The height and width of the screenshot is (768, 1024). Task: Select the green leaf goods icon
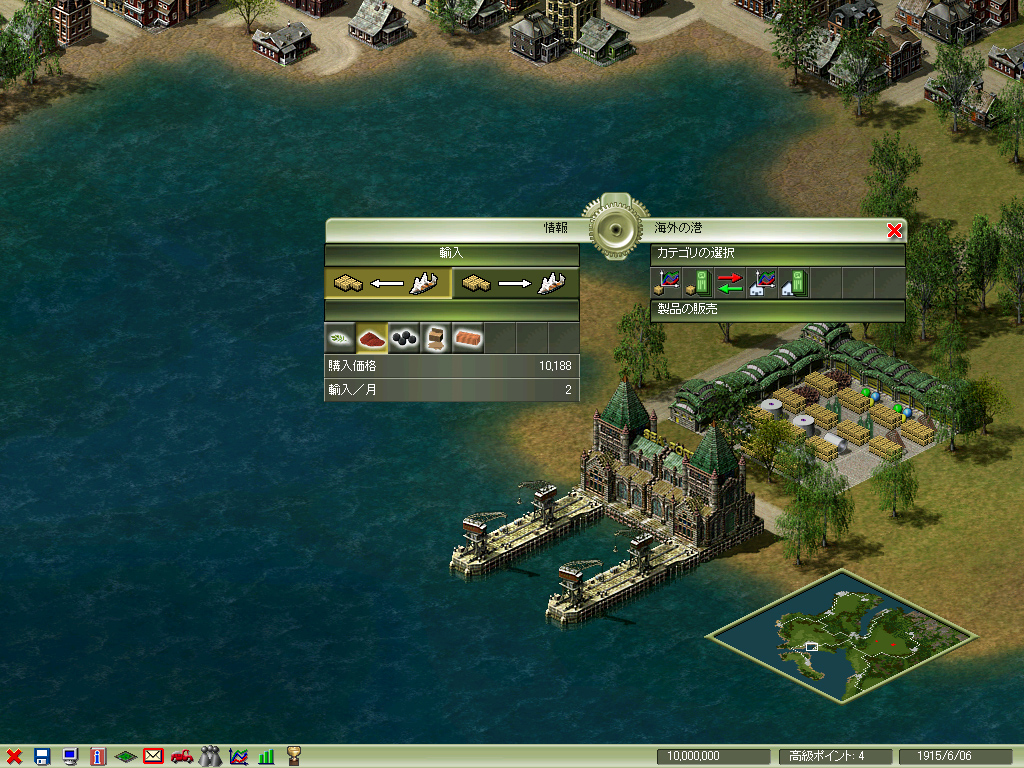point(340,338)
